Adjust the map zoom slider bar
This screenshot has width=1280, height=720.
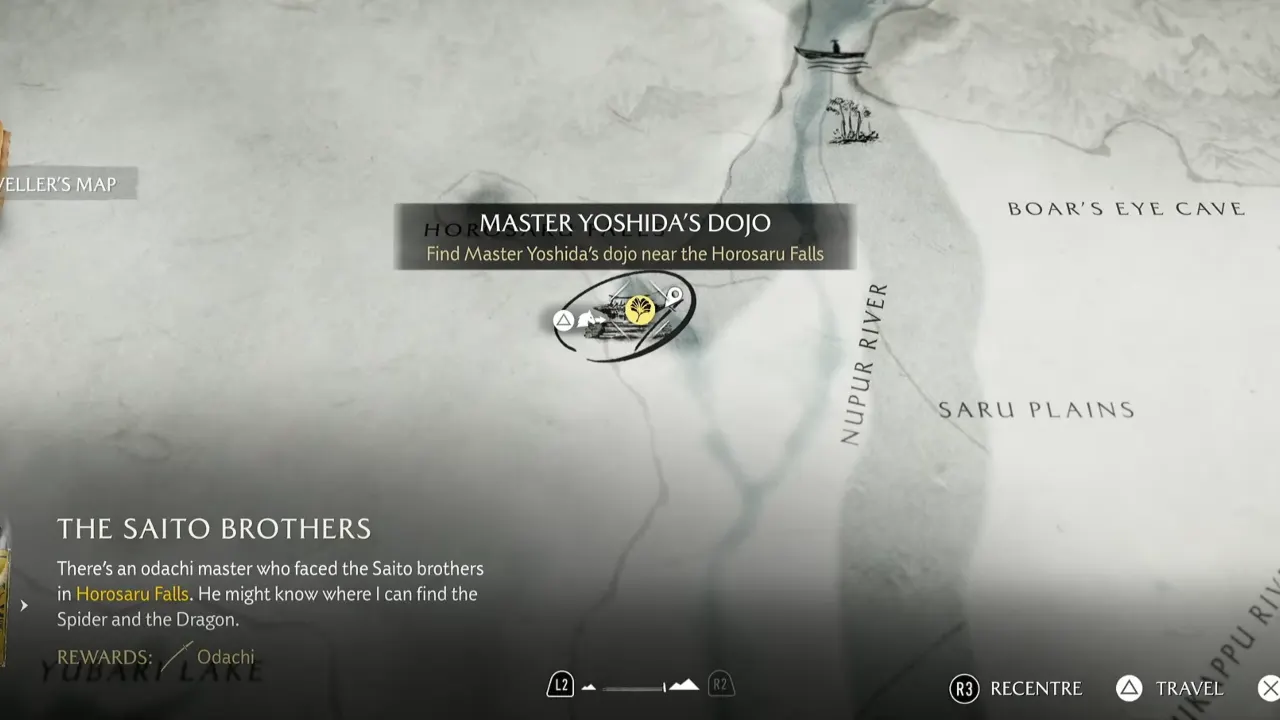pyautogui.click(x=633, y=687)
